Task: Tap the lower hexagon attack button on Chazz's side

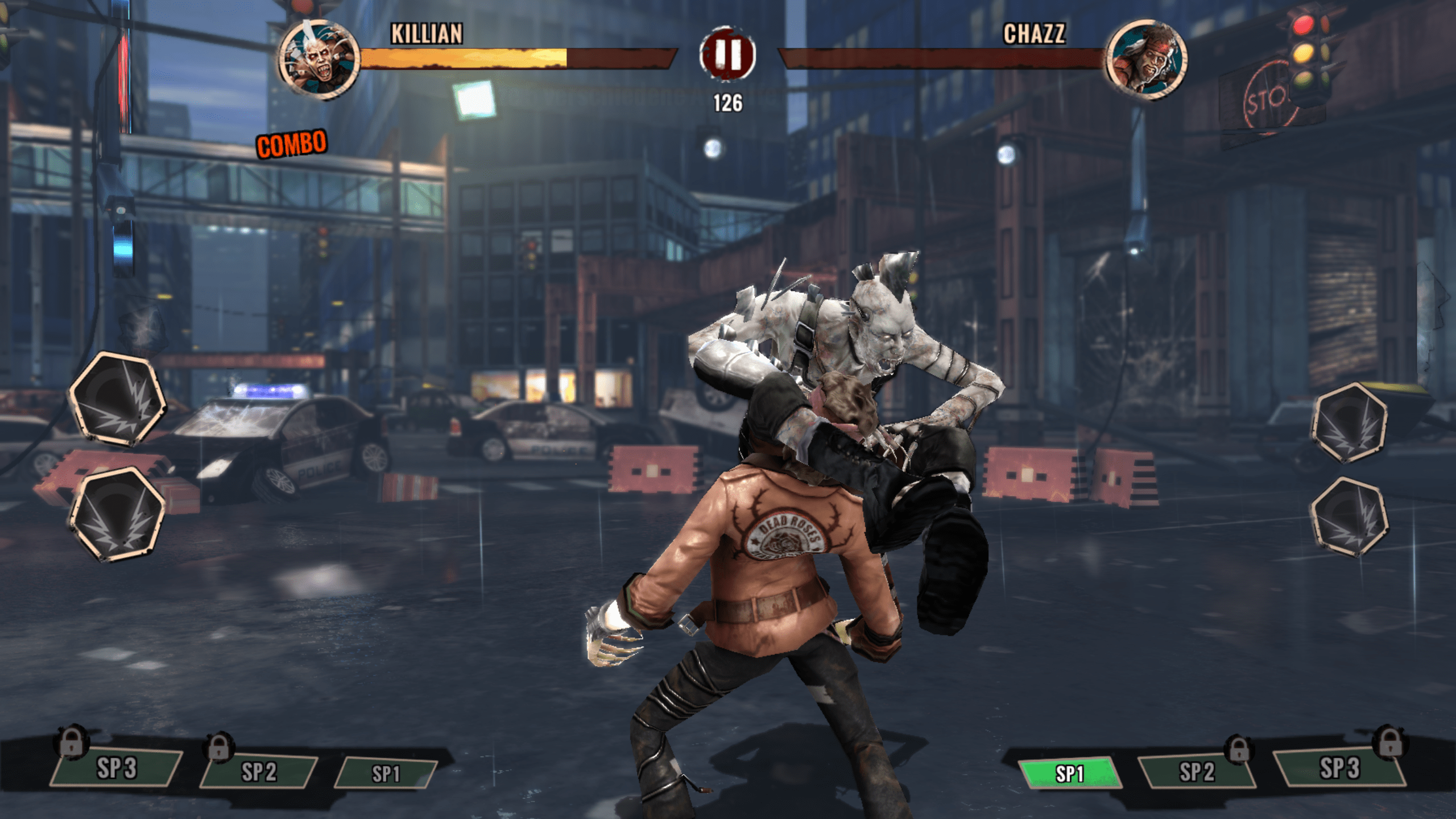Action: pos(1350,516)
